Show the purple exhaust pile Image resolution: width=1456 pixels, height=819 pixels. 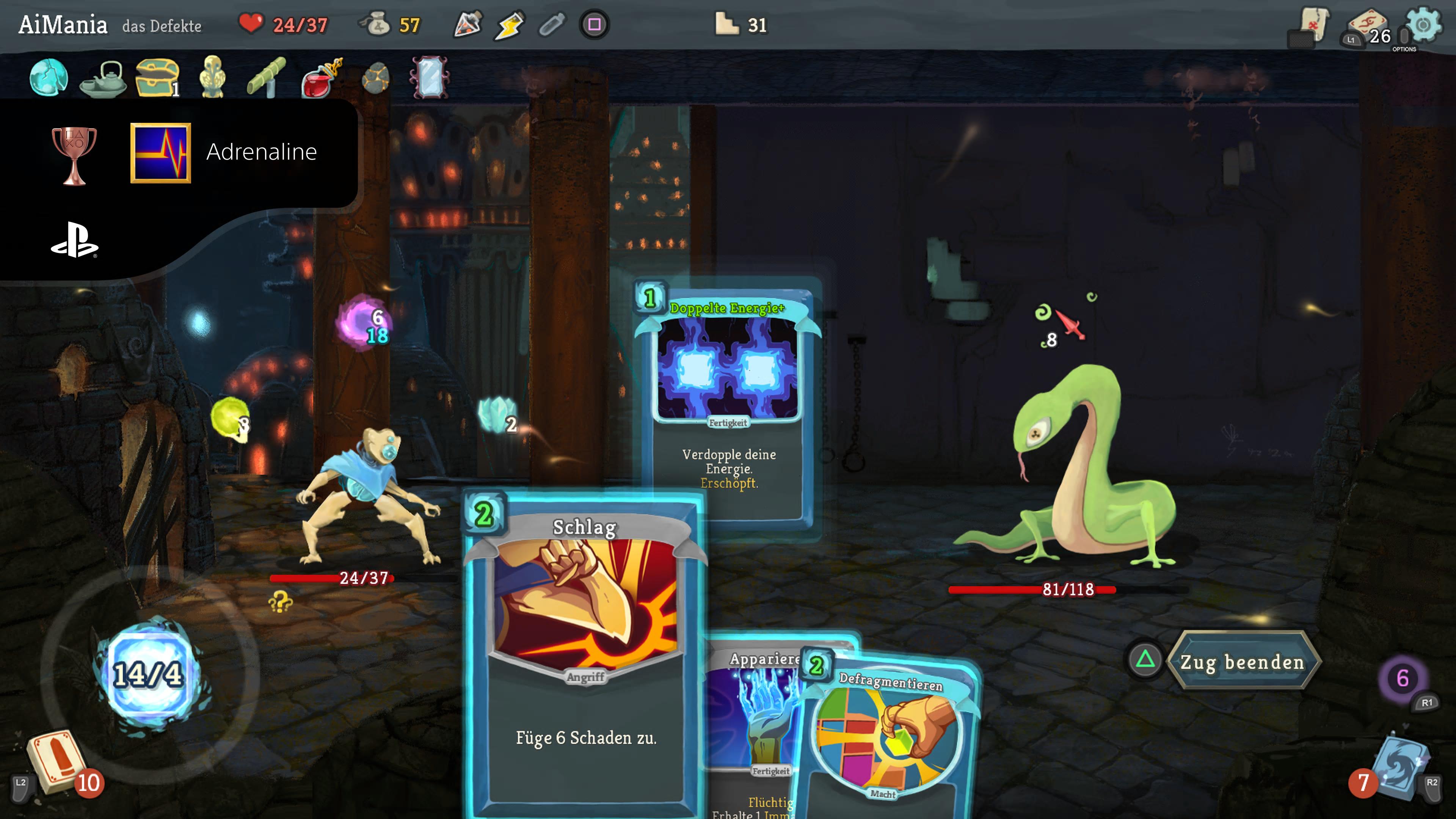coord(1402,678)
